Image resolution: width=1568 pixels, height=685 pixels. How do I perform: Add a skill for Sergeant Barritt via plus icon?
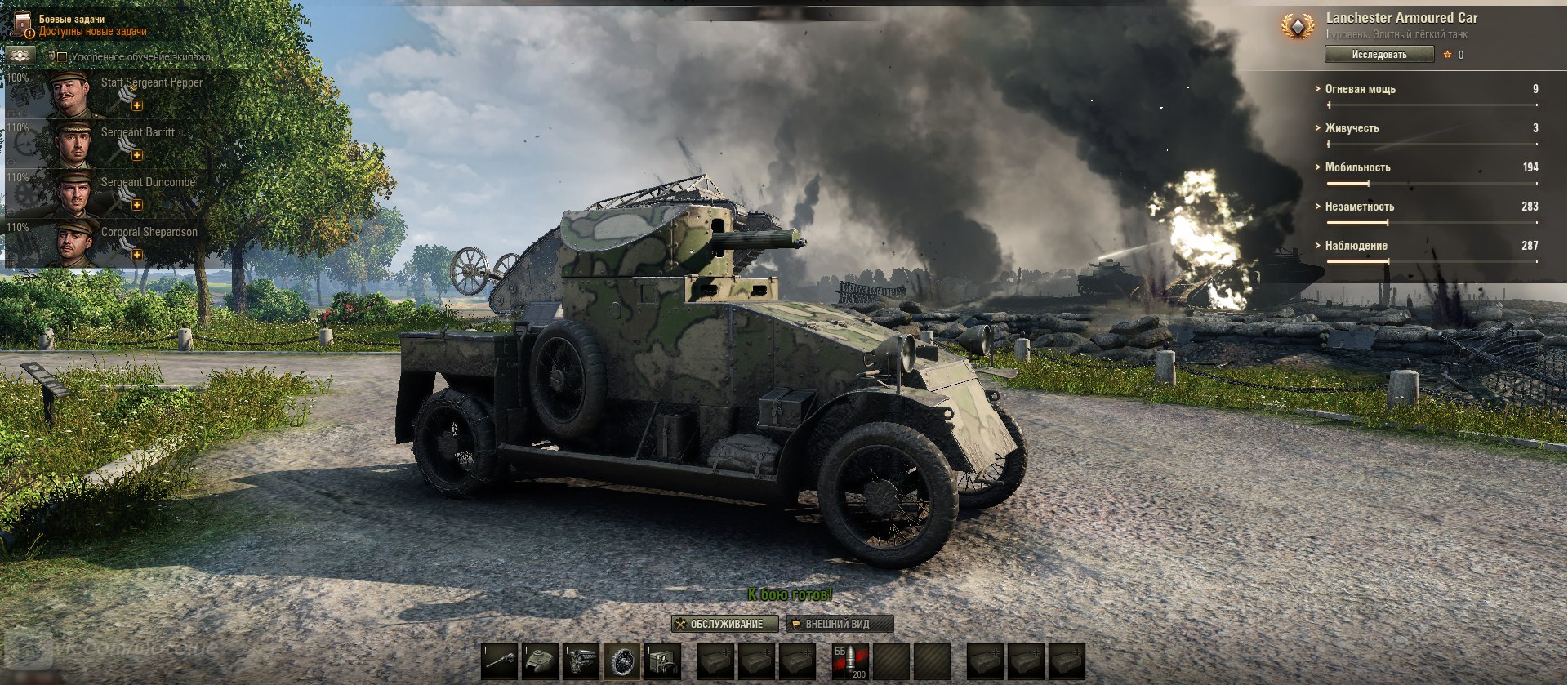(137, 155)
